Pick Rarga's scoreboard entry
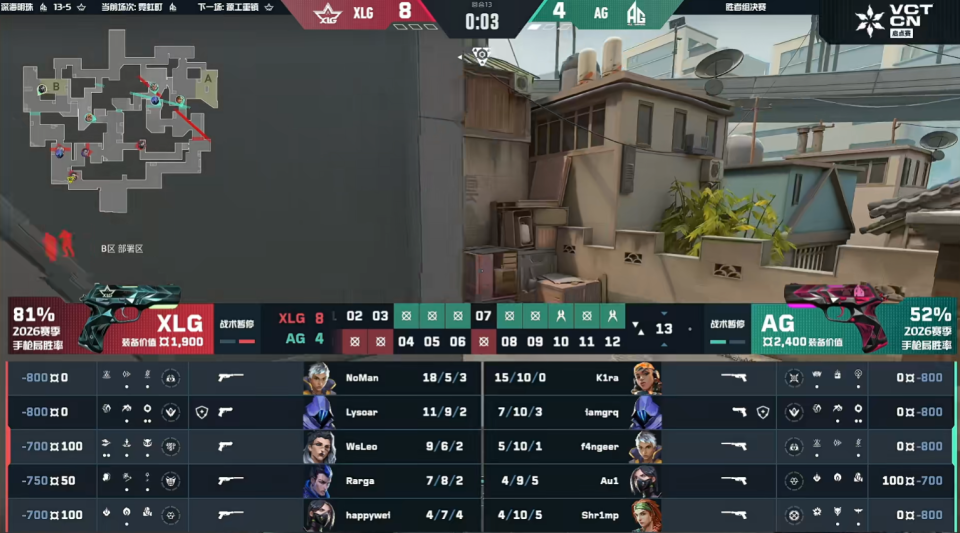Screen dimensions: 960x533 tap(240, 481)
